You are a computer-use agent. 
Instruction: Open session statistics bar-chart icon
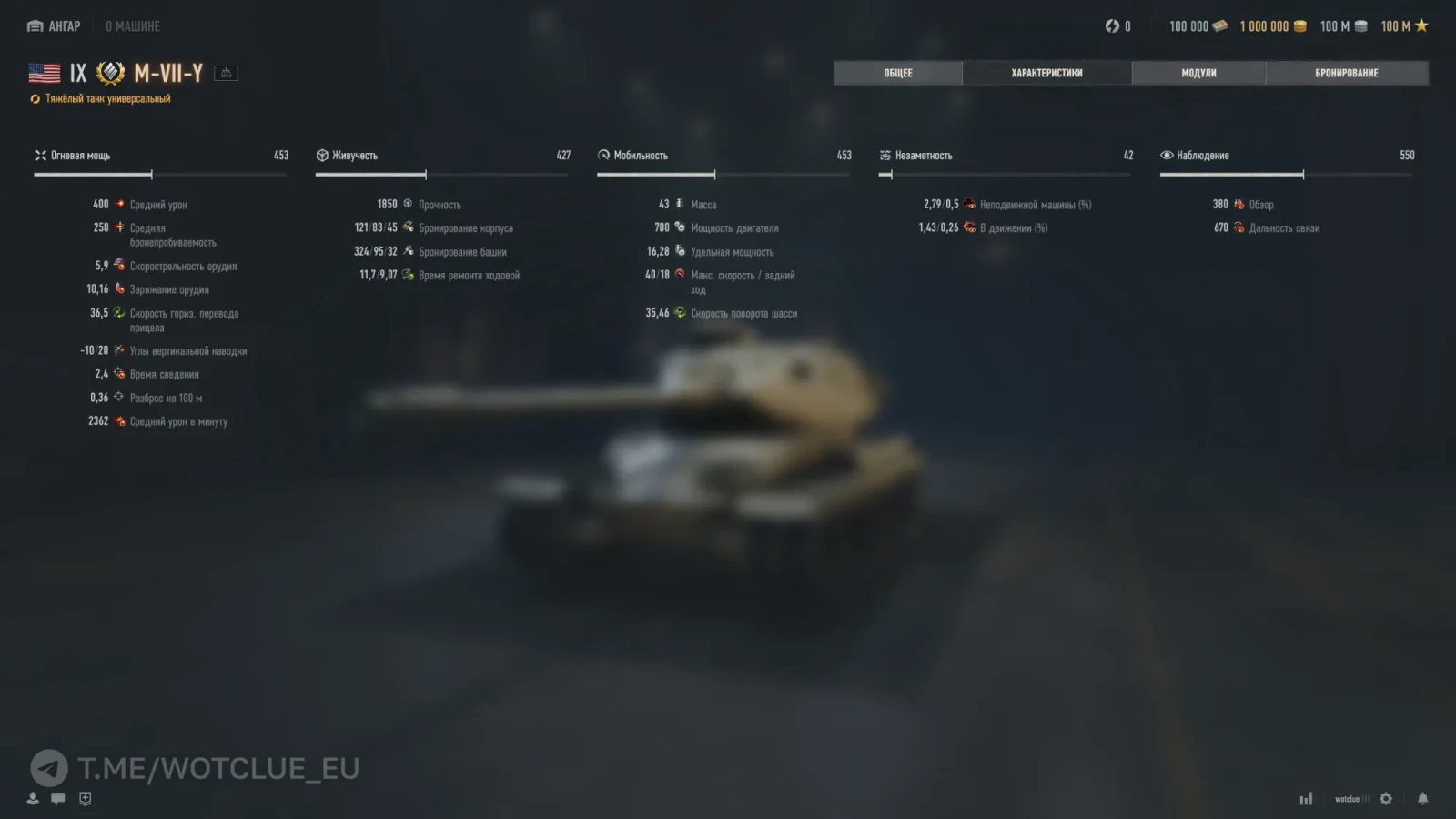pos(1307,797)
